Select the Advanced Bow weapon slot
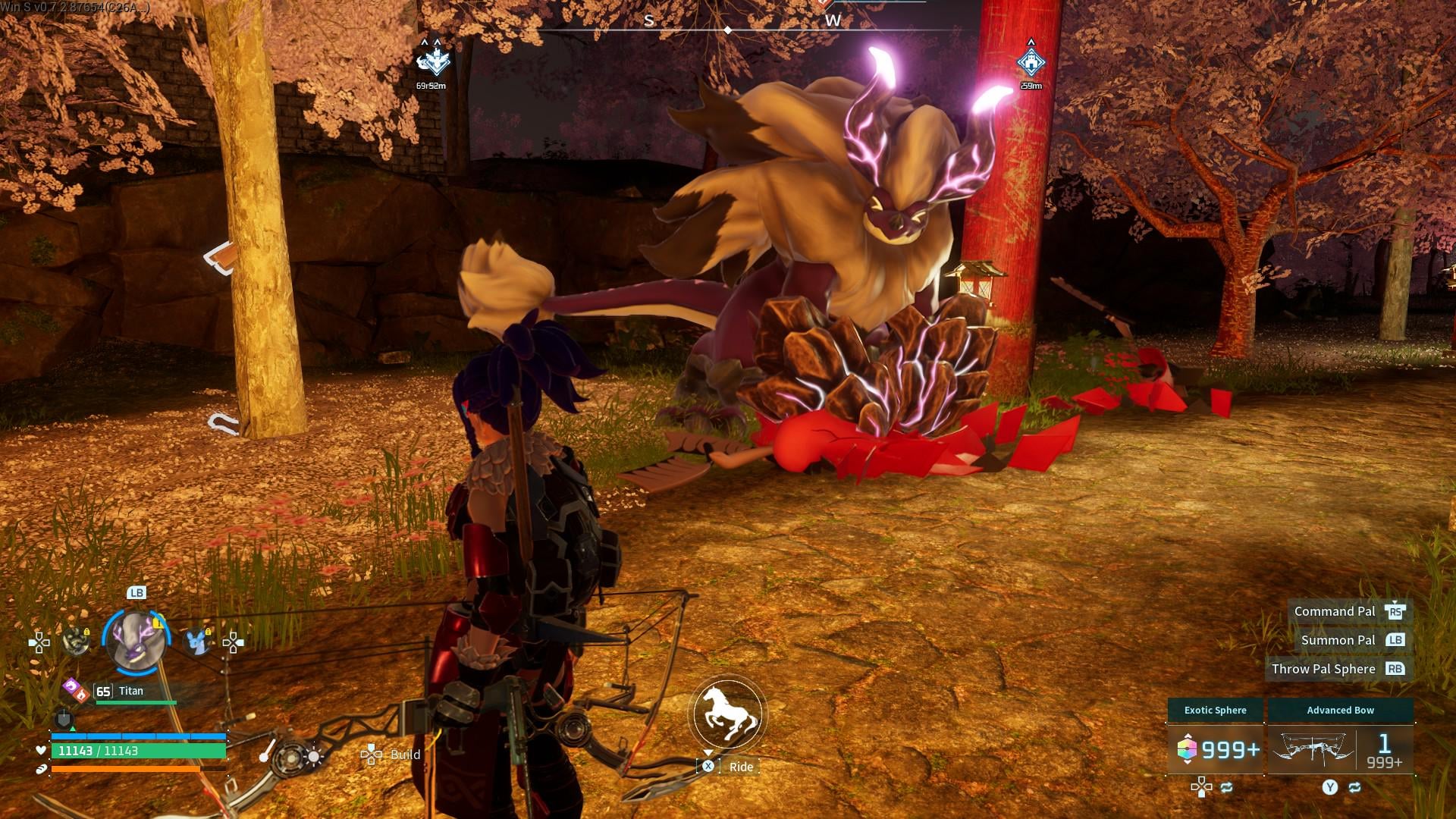Screen dimensions: 1456x819 click(x=1340, y=748)
